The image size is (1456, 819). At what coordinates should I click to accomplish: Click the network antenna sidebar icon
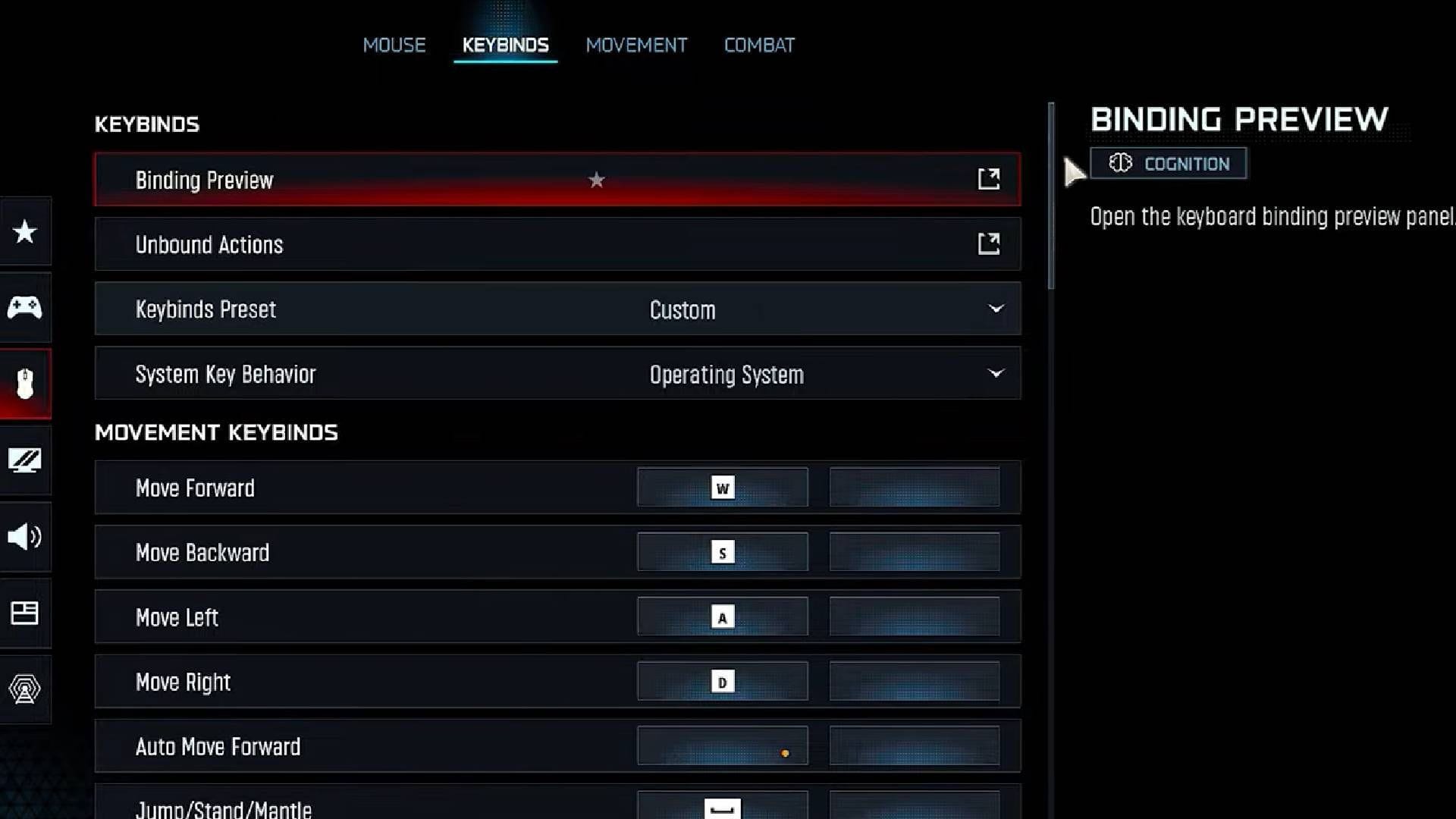(x=25, y=689)
